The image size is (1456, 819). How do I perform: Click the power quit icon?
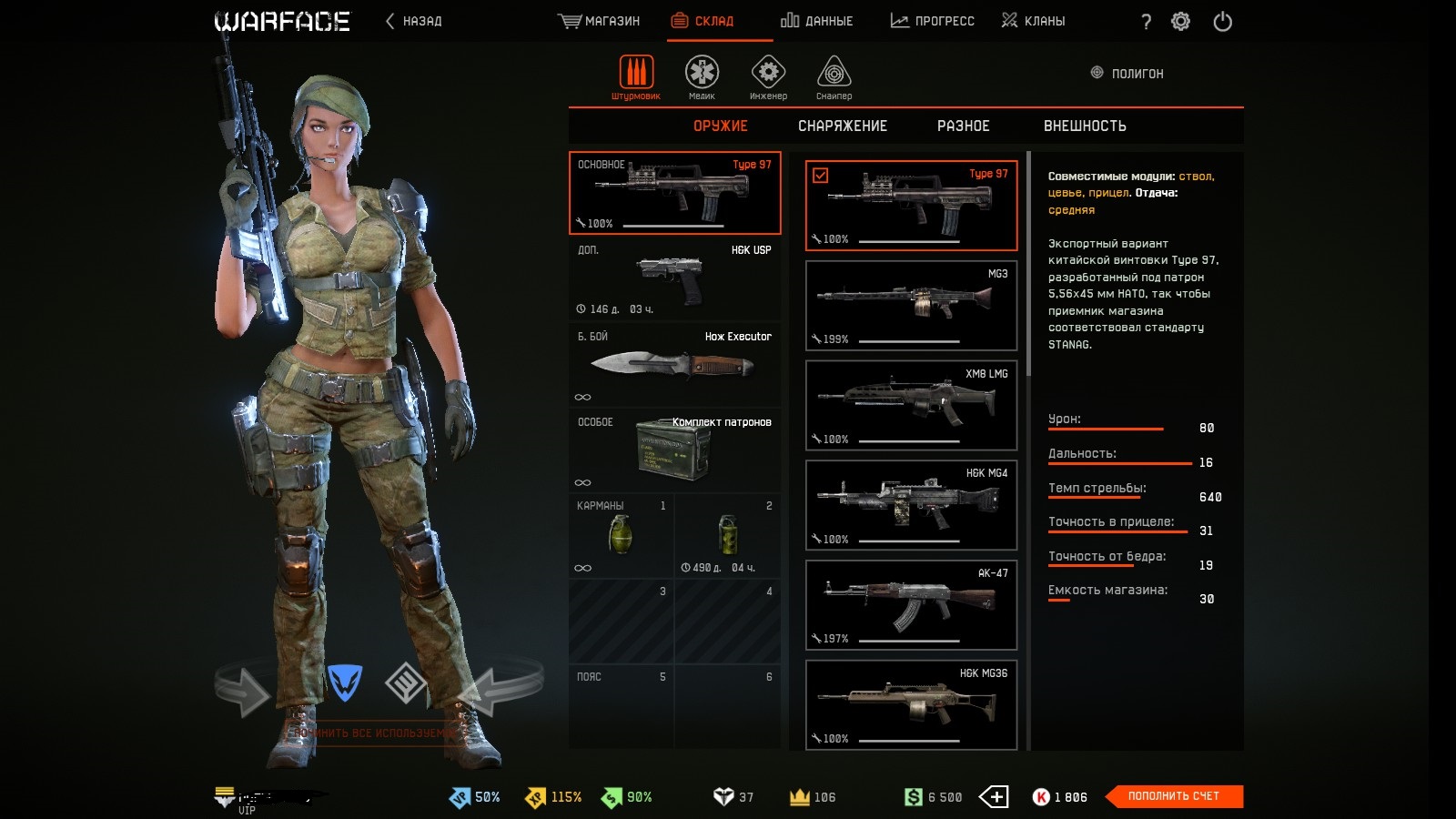[x=1222, y=22]
